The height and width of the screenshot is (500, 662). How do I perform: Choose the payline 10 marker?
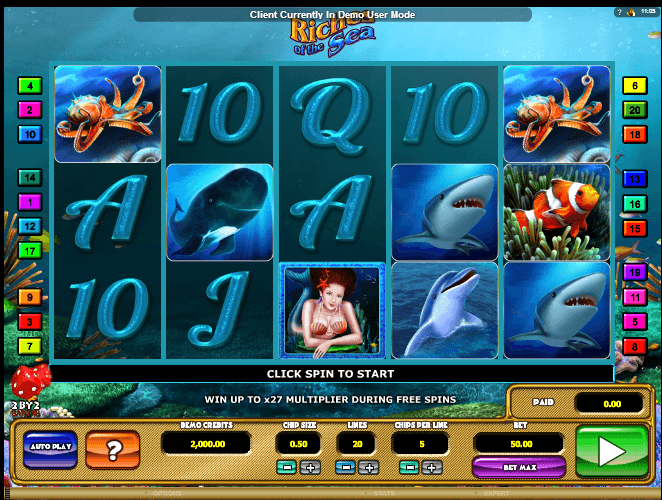(30, 134)
